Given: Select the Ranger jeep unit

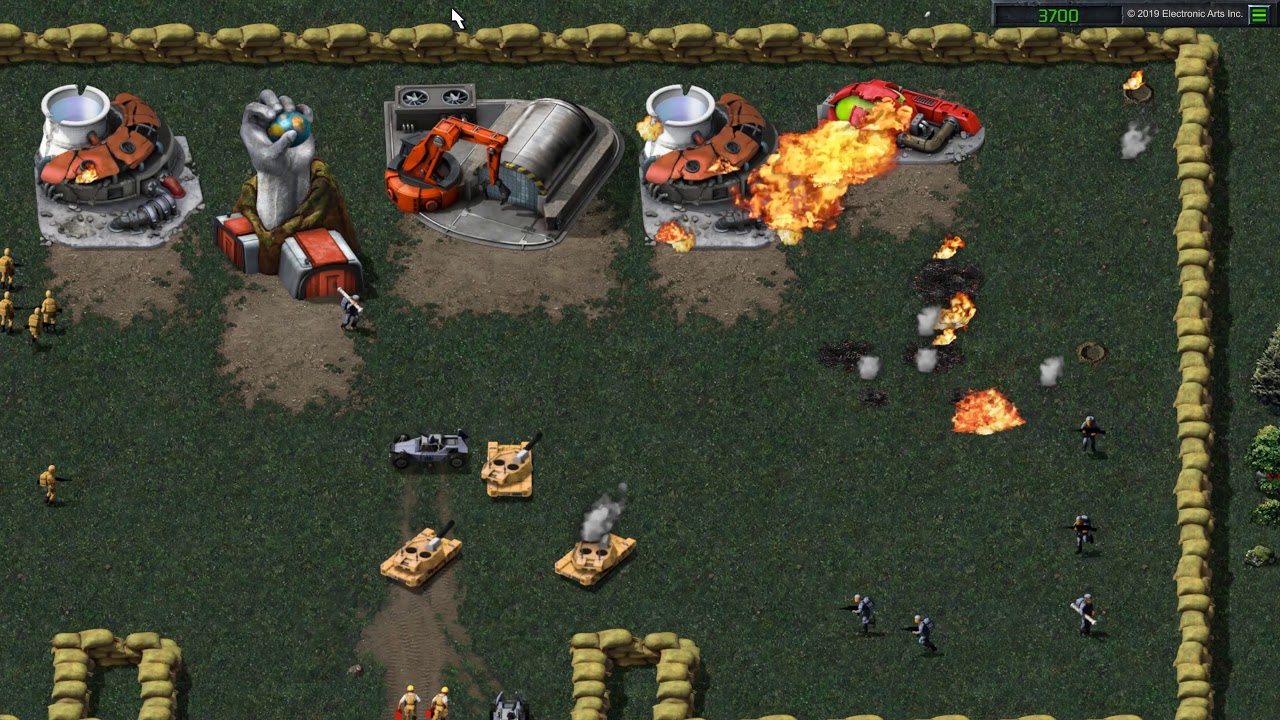Looking at the screenshot, I should [x=430, y=450].
